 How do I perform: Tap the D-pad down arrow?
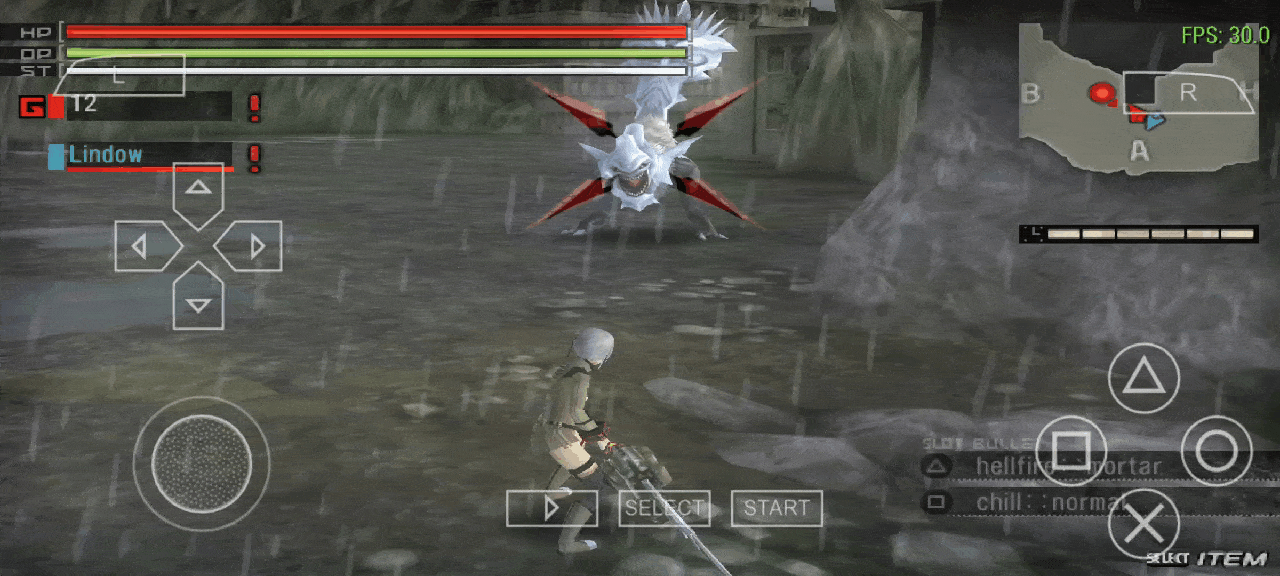[x=198, y=299]
